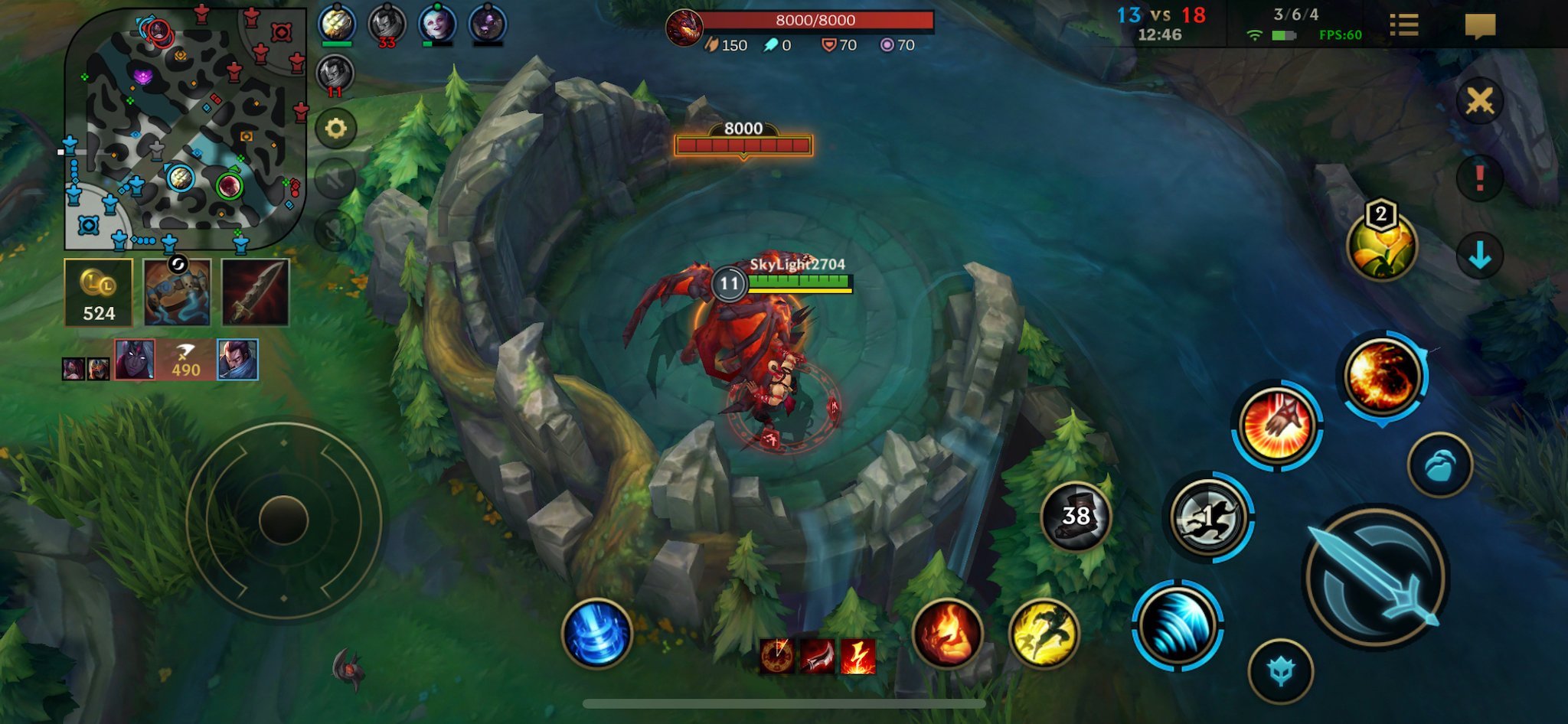The width and height of the screenshot is (1568, 724).
Task: Open the settings gear
Action: pos(335,129)
